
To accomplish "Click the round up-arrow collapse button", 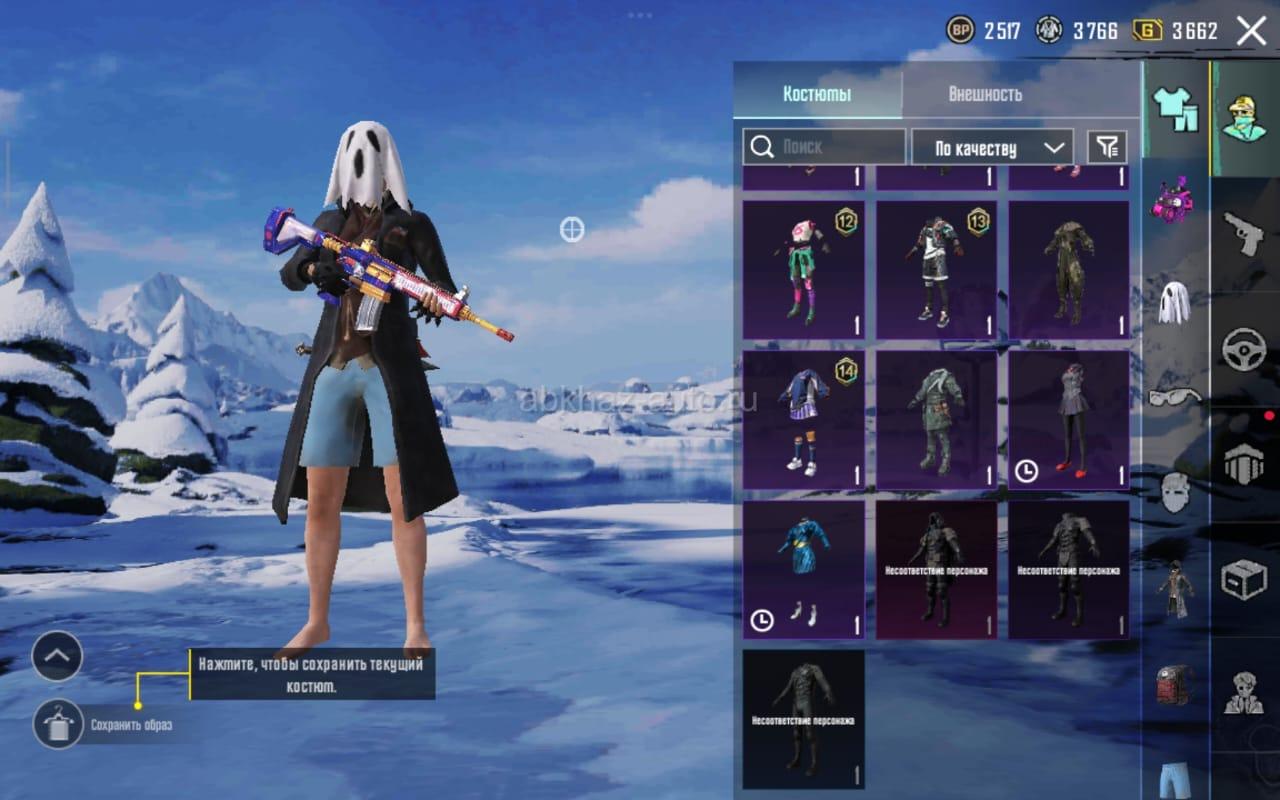I will pos(57,657).
